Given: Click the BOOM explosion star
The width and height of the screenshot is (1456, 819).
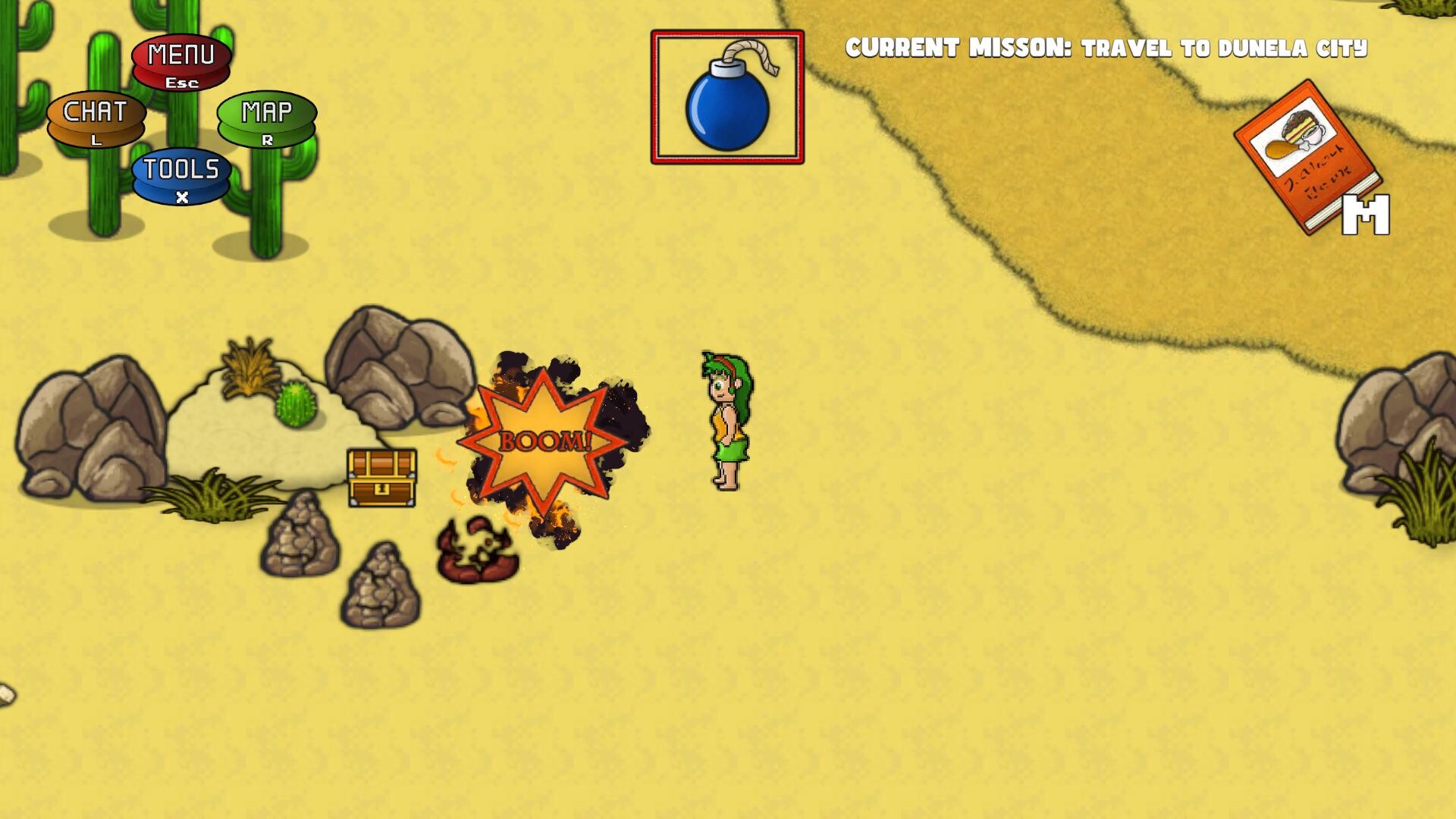Looking at the screenshot, I should [x=542, y=441].
